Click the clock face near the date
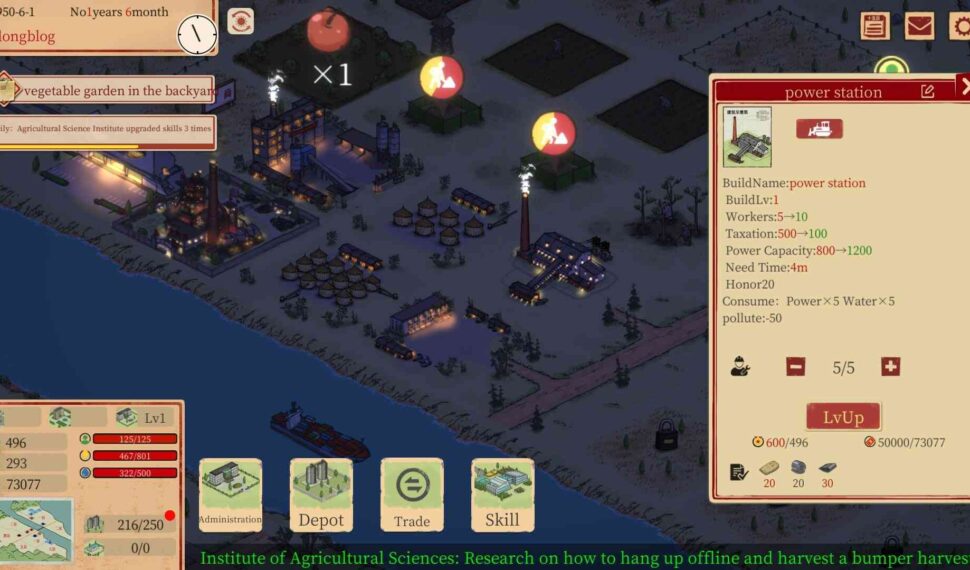The image size is (970, 570). [x=197, y=35]
